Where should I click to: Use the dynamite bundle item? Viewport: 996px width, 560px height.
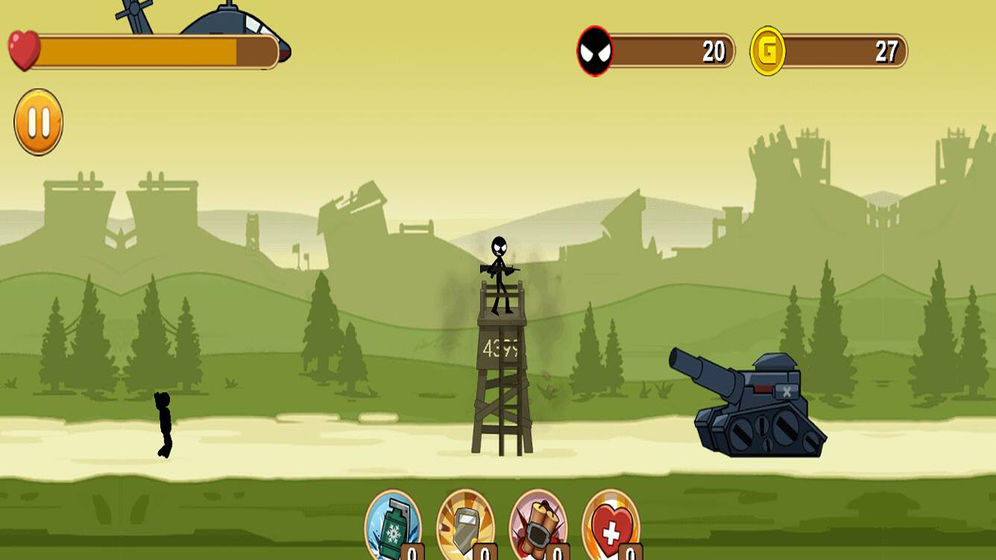coord(538,522)
